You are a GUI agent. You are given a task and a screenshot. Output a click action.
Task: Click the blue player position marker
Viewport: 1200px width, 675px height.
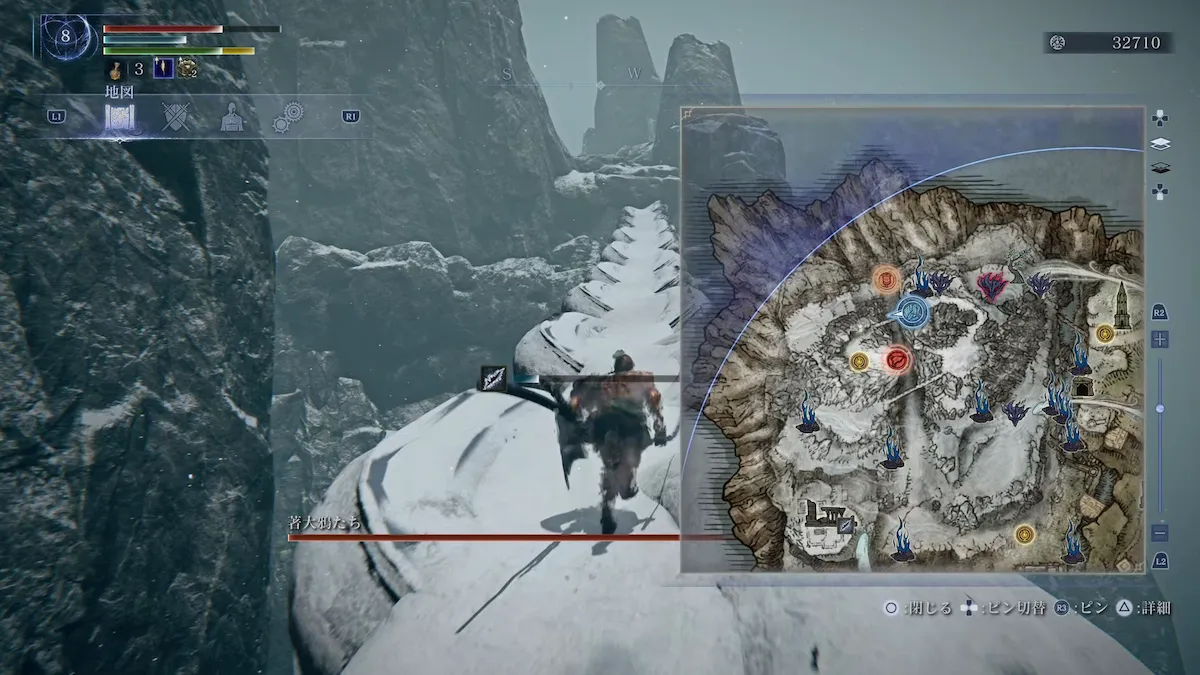click(x=913, y=313)
